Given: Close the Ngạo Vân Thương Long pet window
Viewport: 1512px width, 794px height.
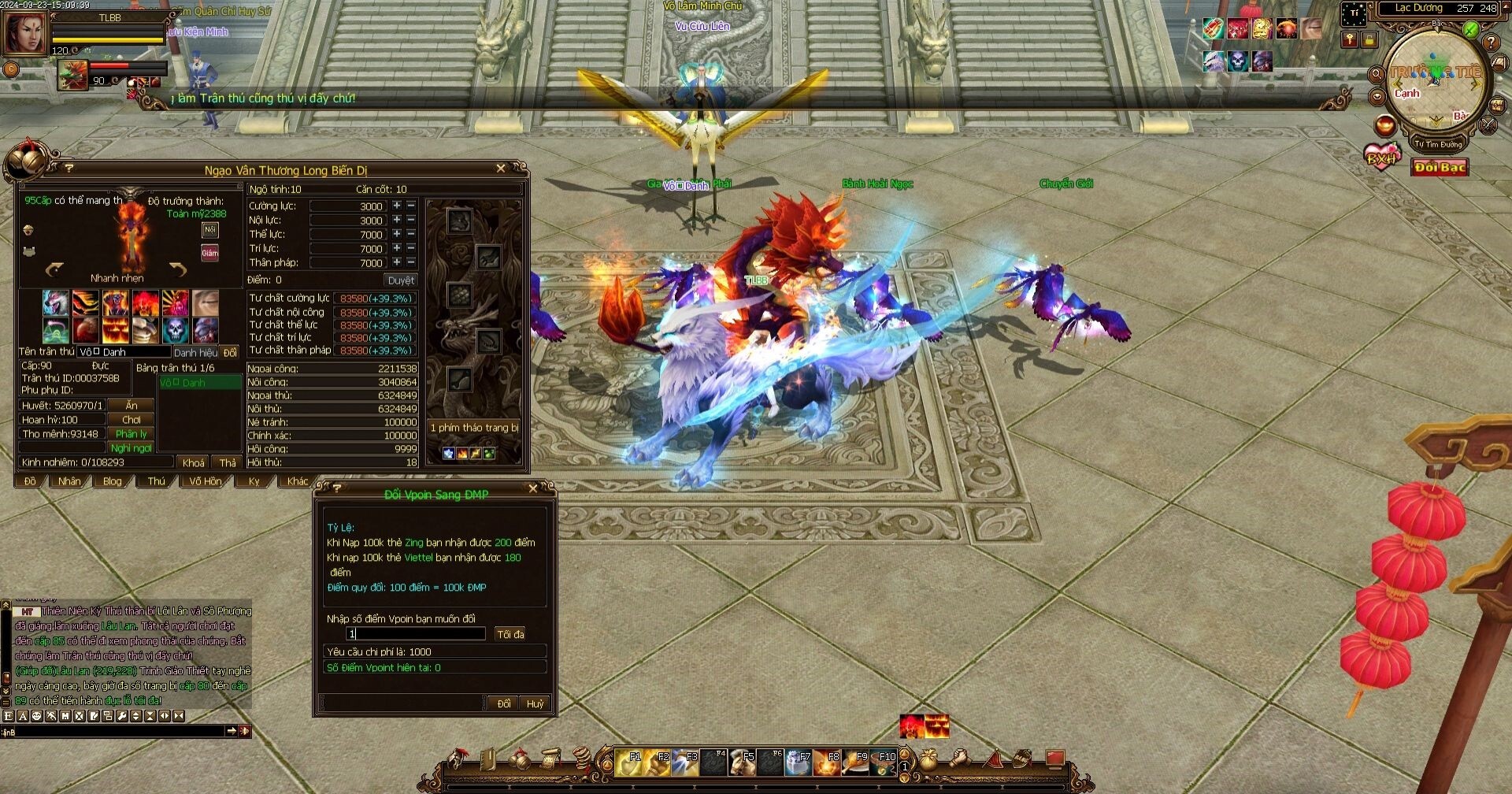Looking at the screenshot, I should pyautogui.click(x=501, y=169).
